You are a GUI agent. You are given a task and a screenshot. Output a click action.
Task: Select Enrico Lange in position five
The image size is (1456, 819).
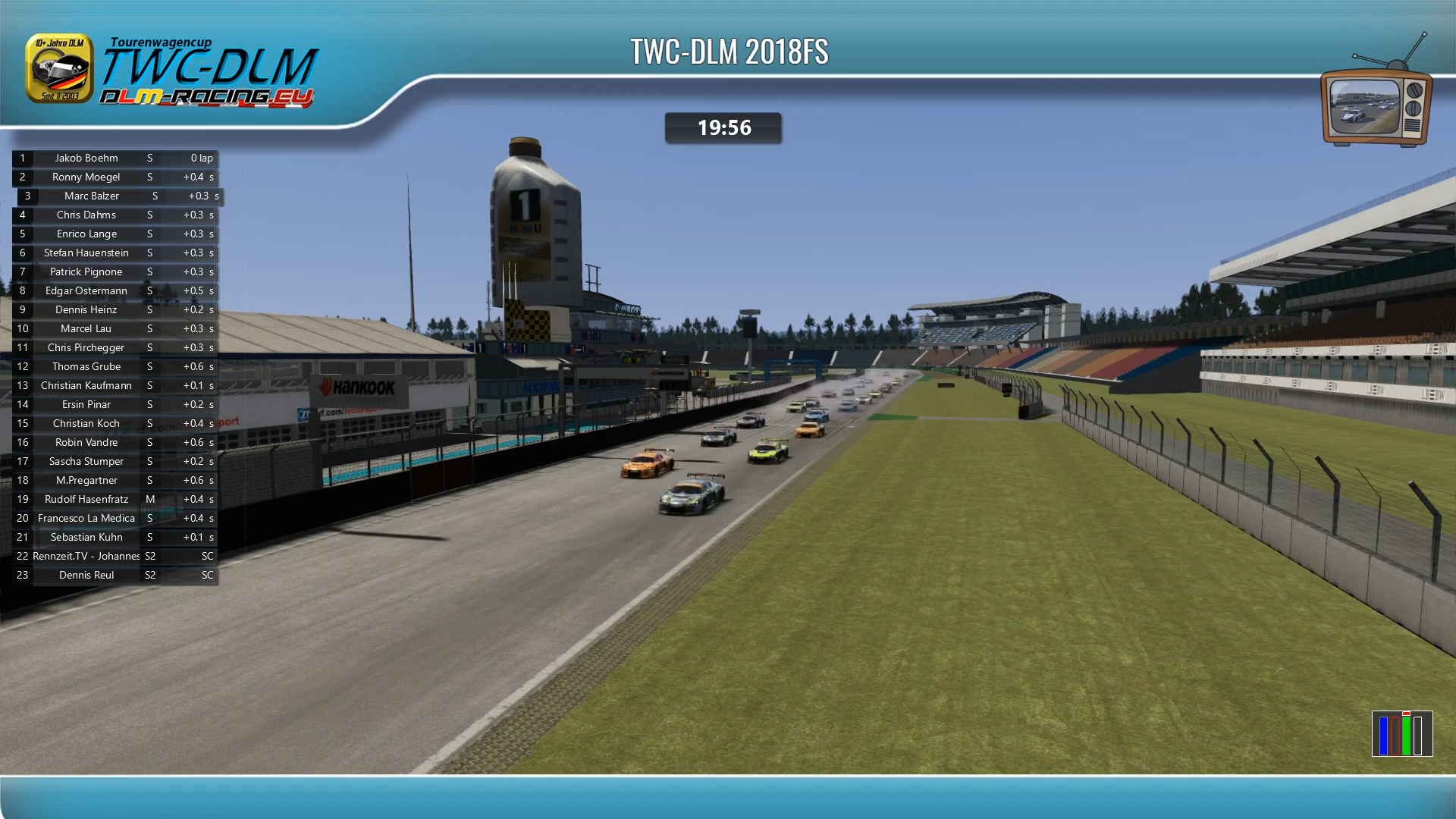[86, 234]
